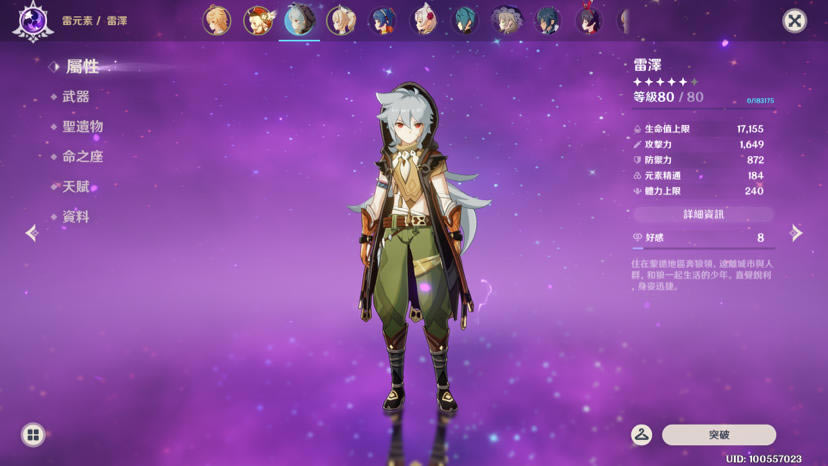828x466 pixels.
Task: Choose Klee's red-hat portrait
Action: pos(258,20)
